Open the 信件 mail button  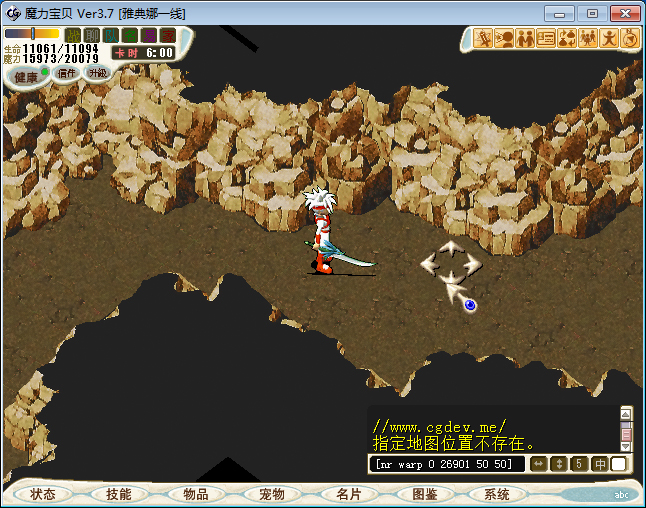click(x=67, y=73)
